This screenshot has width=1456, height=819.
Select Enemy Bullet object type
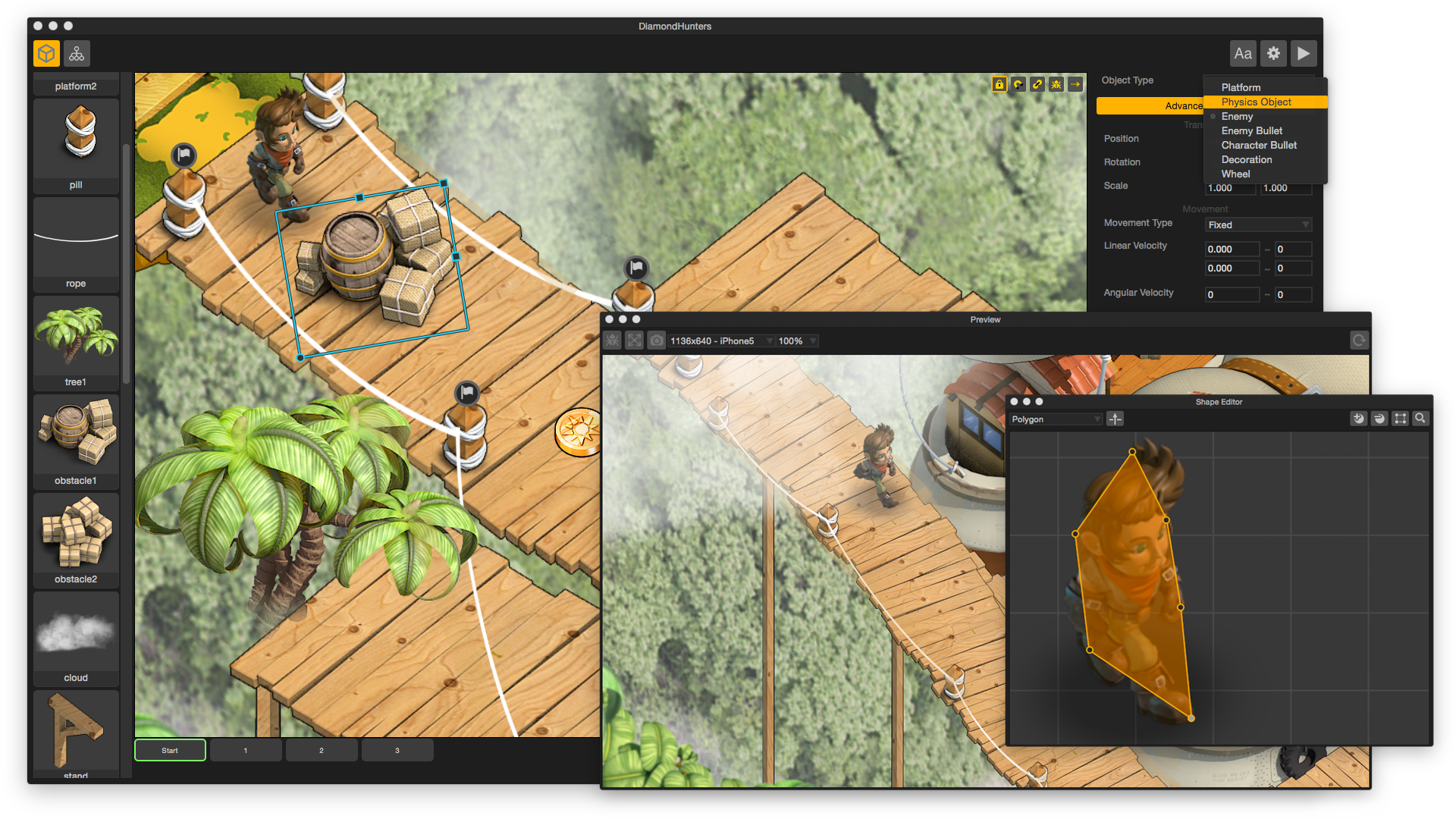point(1251,131)
